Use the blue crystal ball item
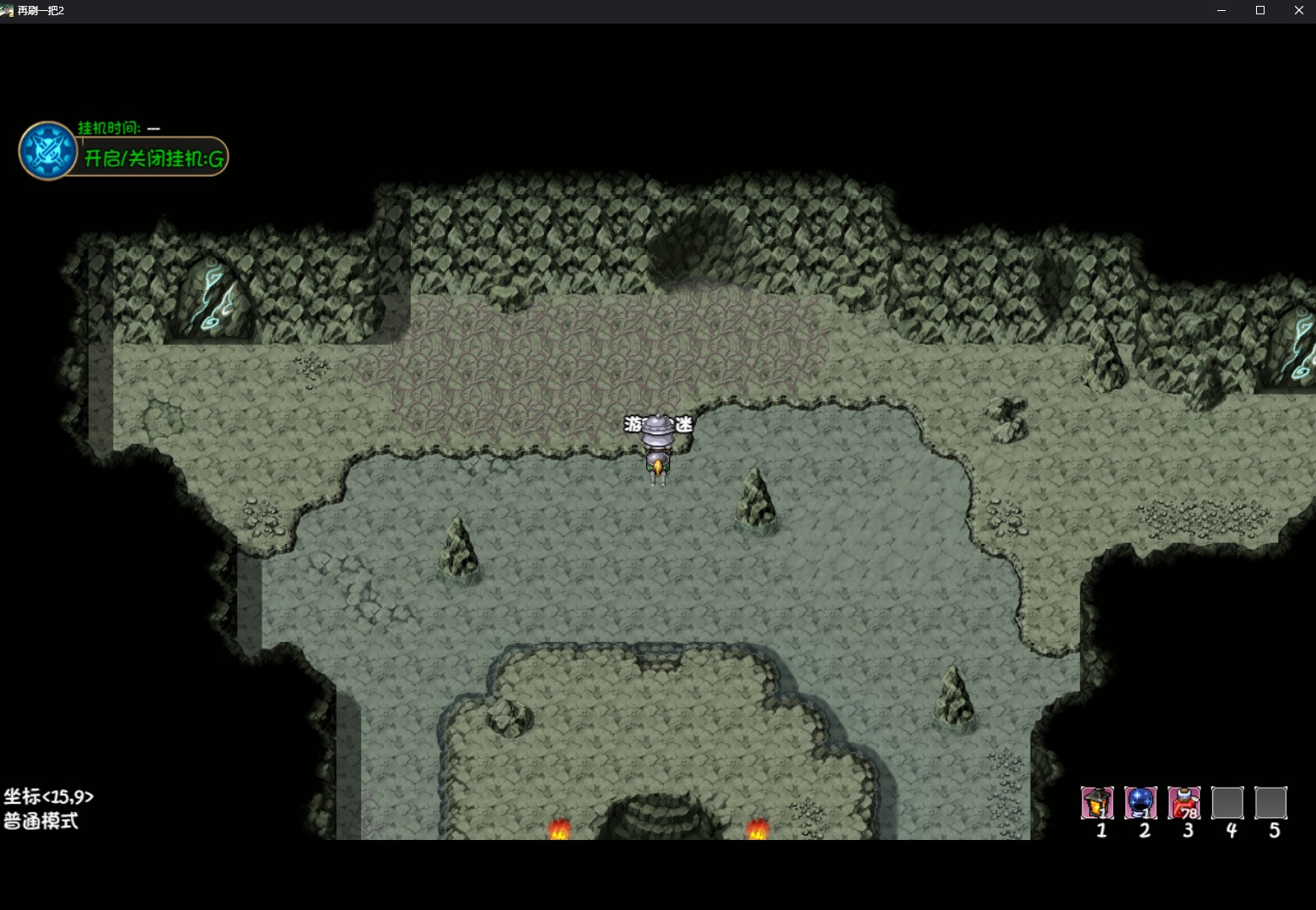 click(1141, 803)
